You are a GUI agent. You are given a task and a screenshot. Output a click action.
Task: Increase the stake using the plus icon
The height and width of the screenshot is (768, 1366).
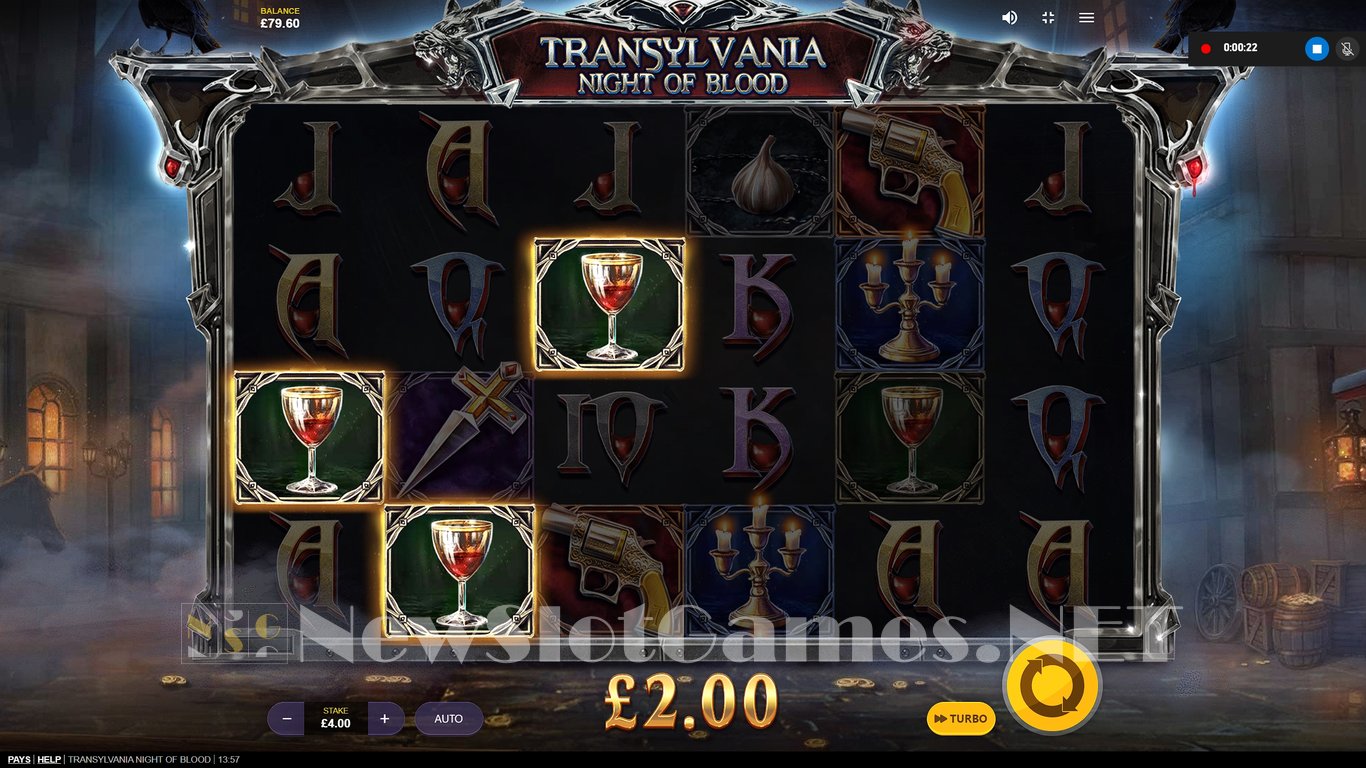click(385, 718)
